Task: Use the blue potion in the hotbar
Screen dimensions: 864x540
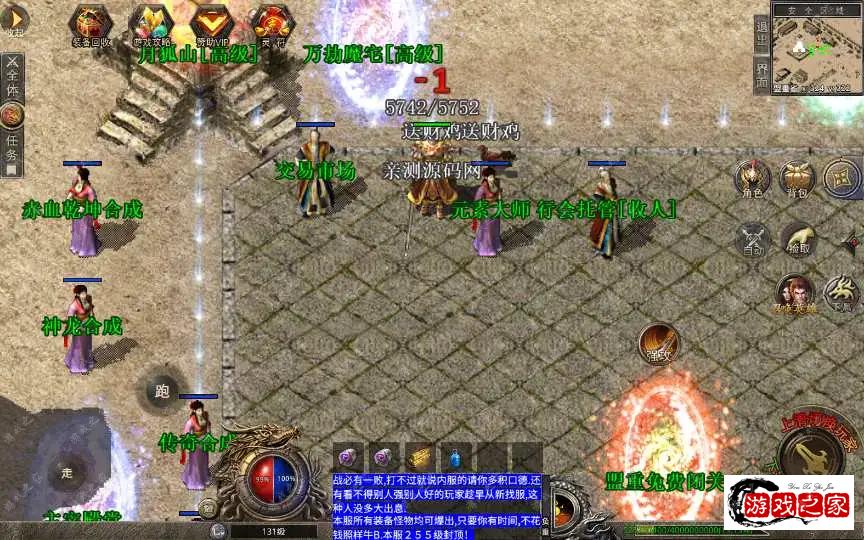Action: [x=457, y=456]
